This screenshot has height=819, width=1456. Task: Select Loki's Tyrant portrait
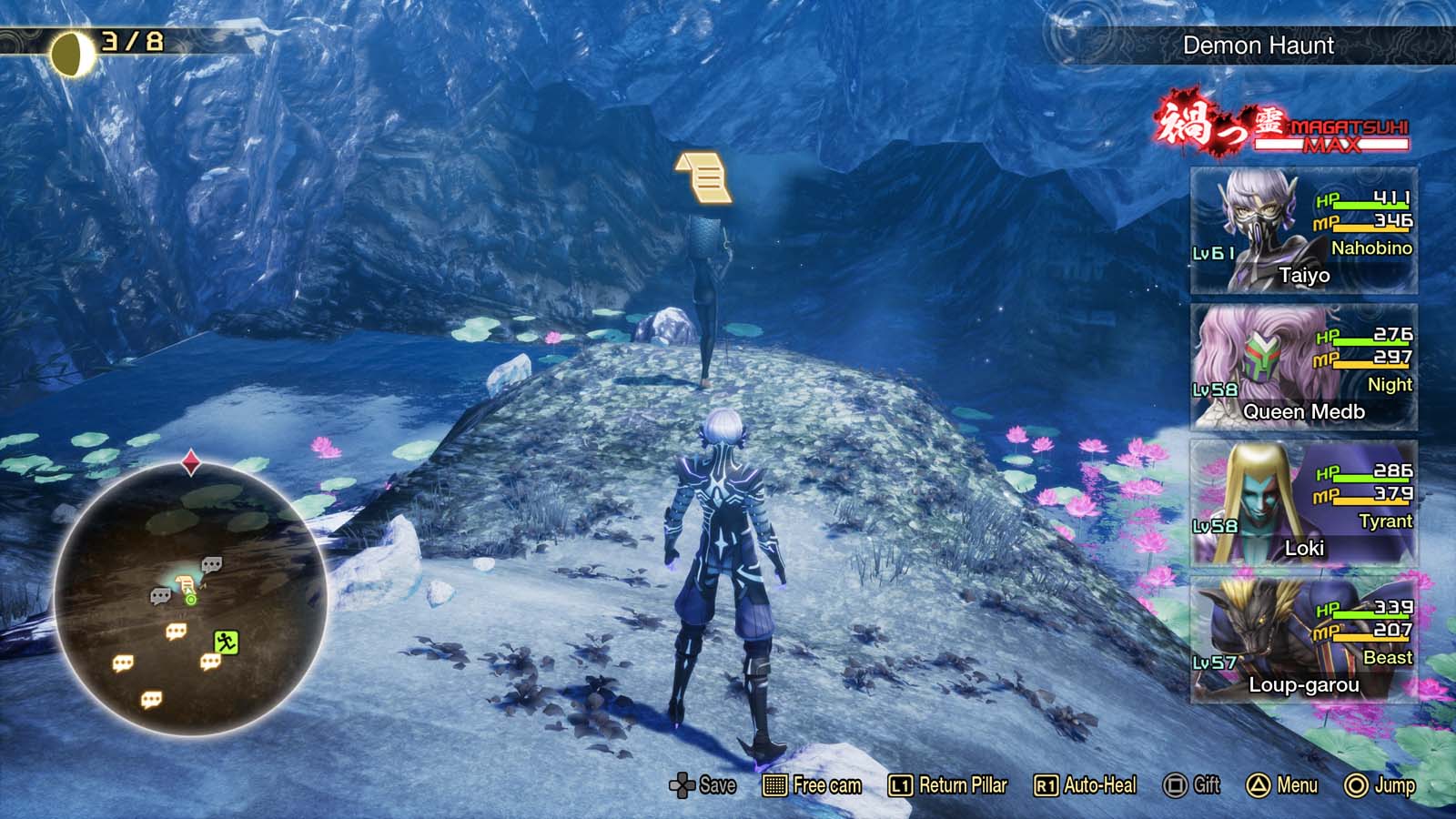click(x=1256, y=496)
